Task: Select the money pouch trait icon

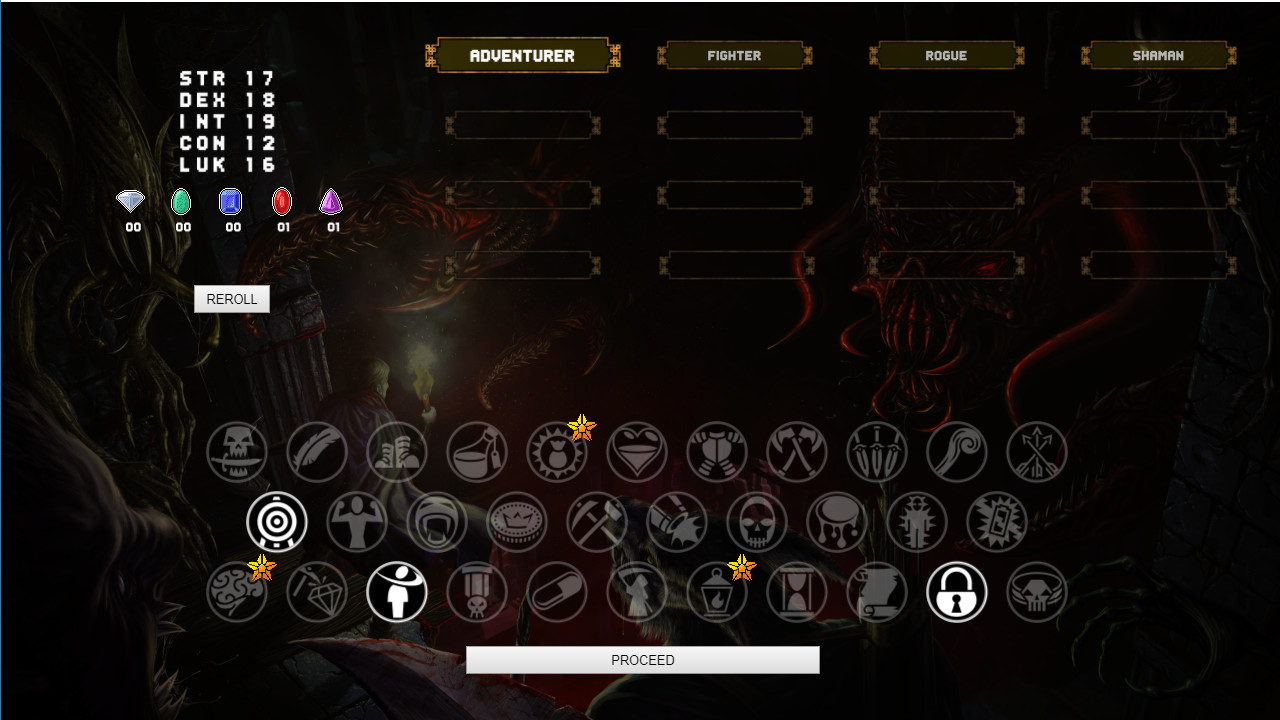Action: pyautogui.click(x=557, y=451)
